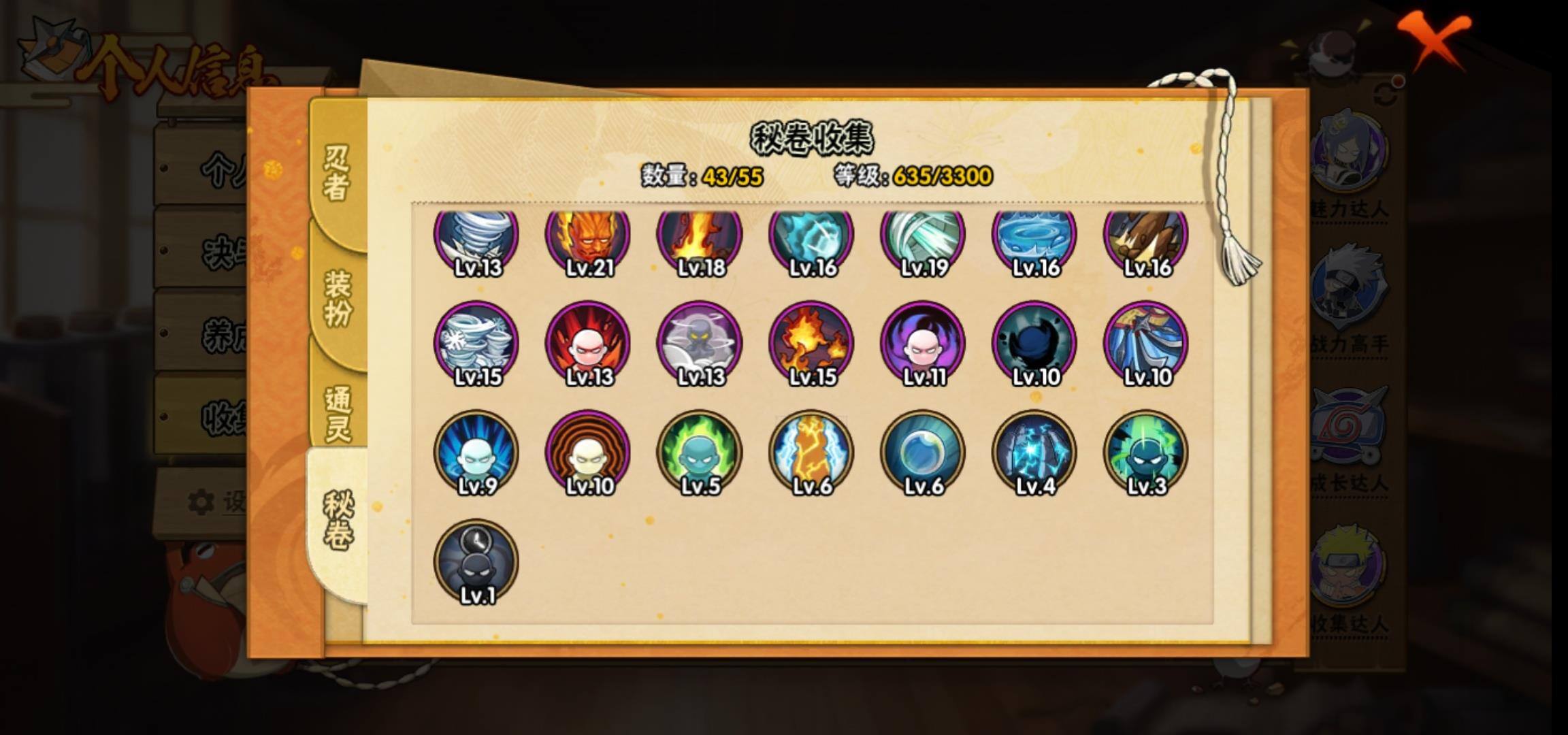The height and width of the screenshot is (735, 1568).
Task: Choose the Lv.13 gray cloud ghost scroll
Action: tap(700, 344)
